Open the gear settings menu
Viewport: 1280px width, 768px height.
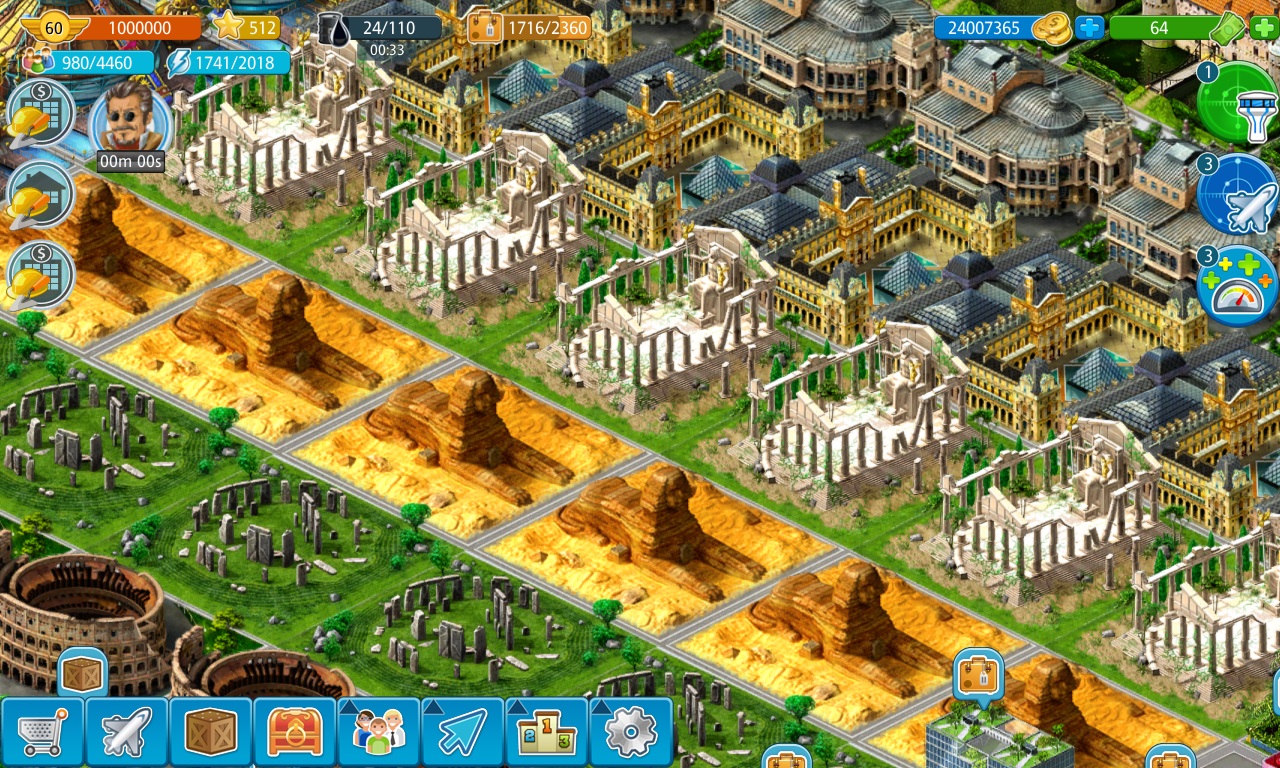tap(630, 733)
